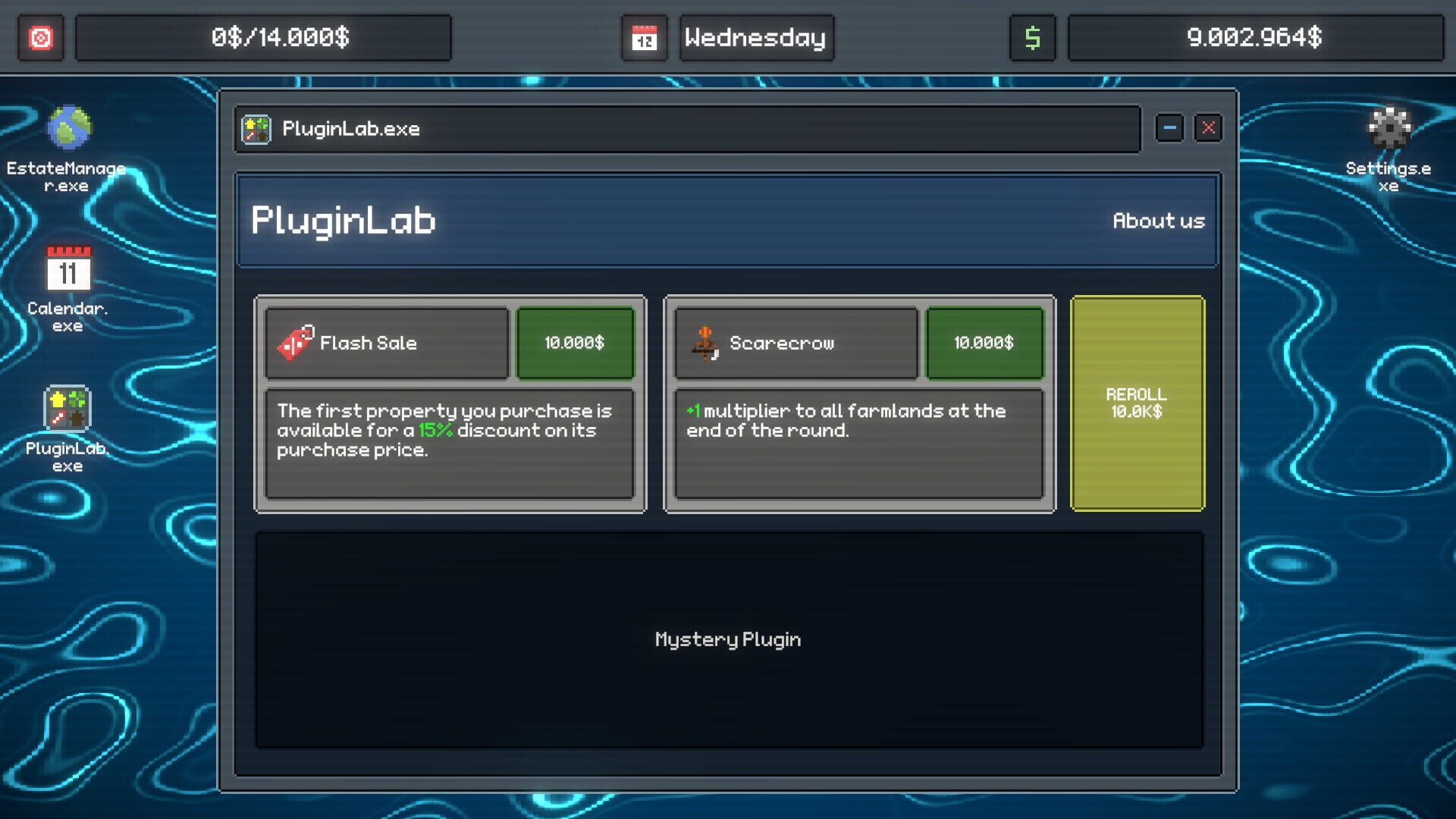Image resolution: width=1456 pixels, height=819 pixels.
Task: Click the PluginLab icon in the window title bar
Action: pos(256,128)
